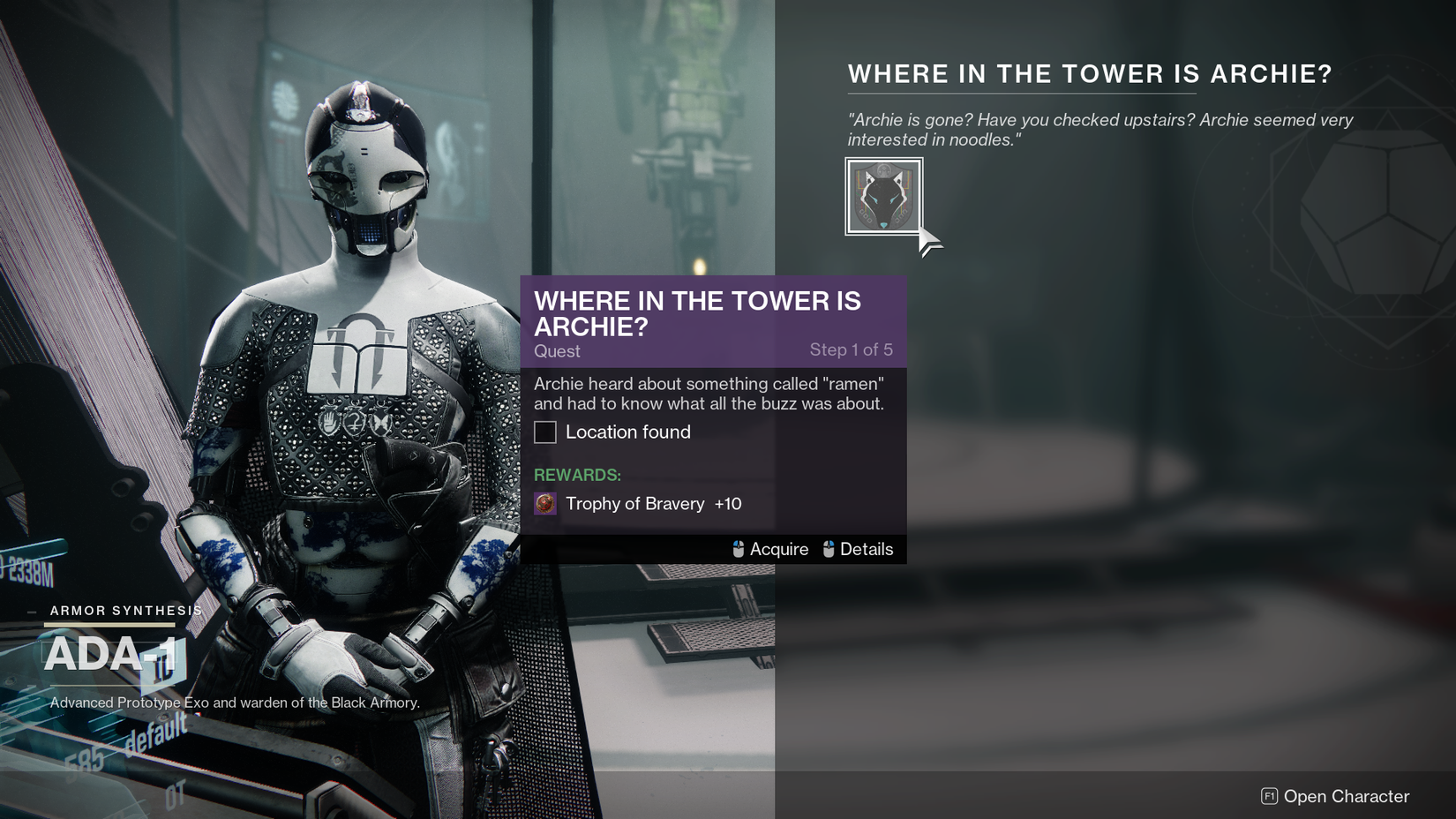Open the Details view for the quest
Screen dimensions: 1456x819
pyautogui.click(x=868, y=549)
